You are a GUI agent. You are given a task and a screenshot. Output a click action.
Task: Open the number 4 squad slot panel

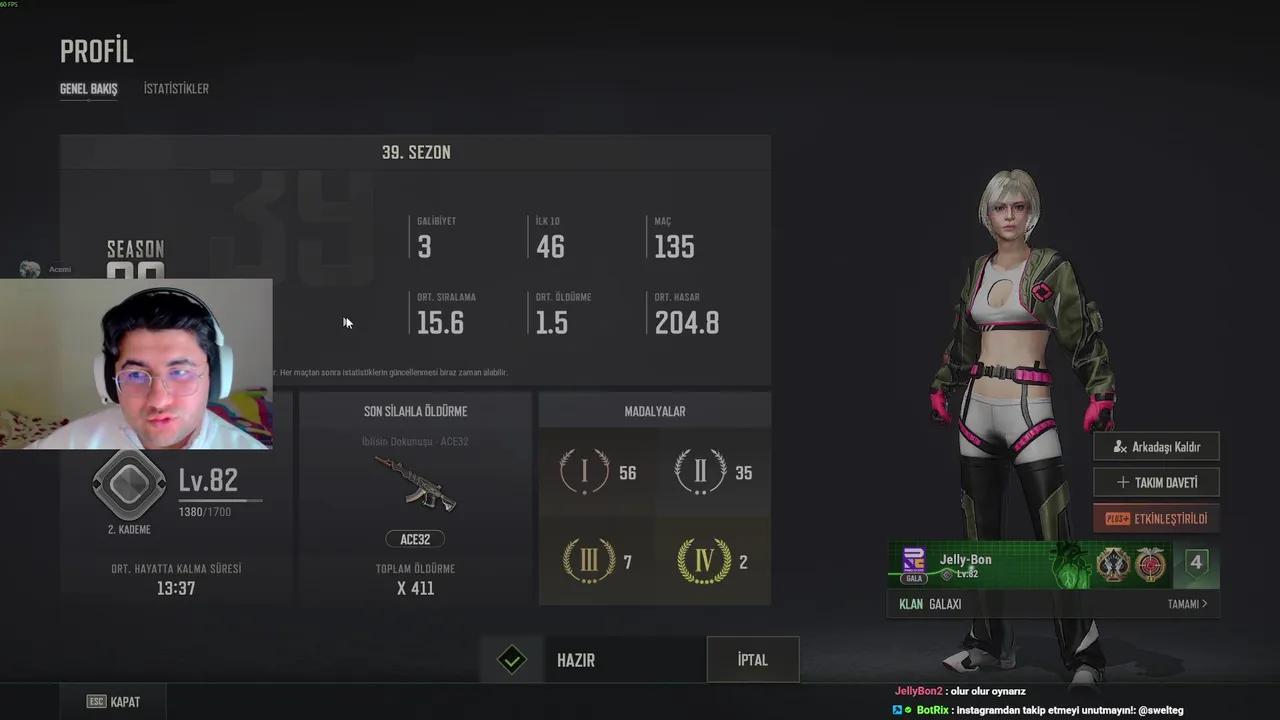[1196, 562]
